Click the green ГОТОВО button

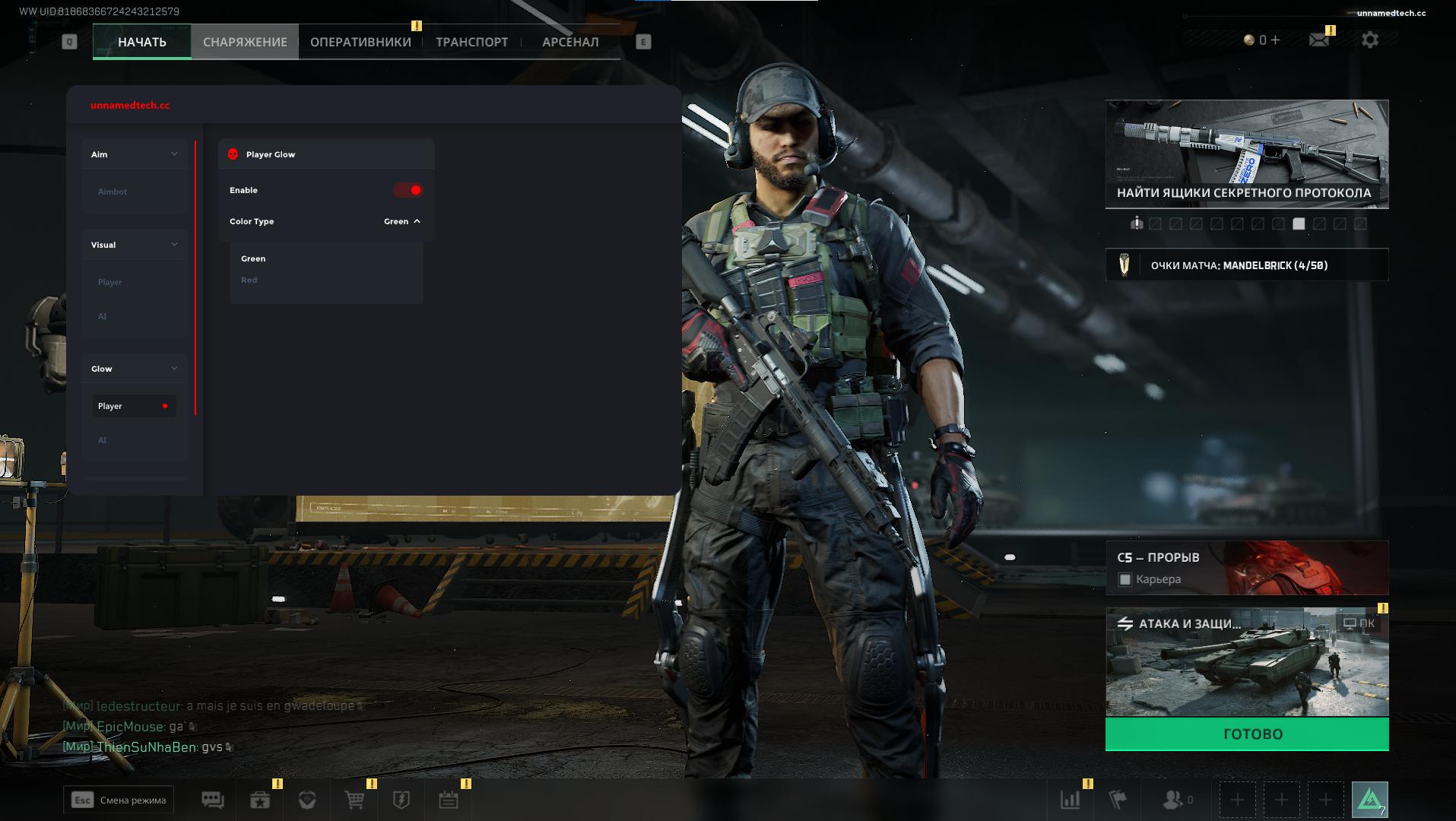tap(1247, 734)
